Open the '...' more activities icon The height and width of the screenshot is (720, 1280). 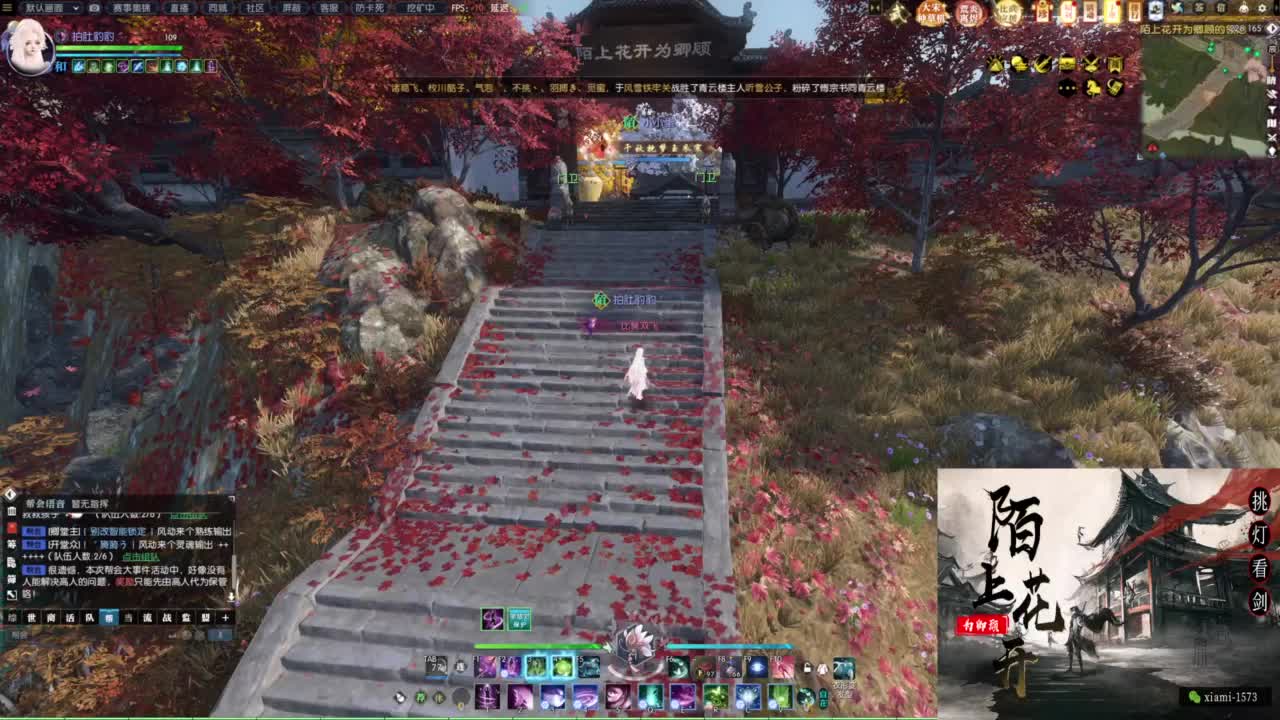click(x=1067, y=88)
